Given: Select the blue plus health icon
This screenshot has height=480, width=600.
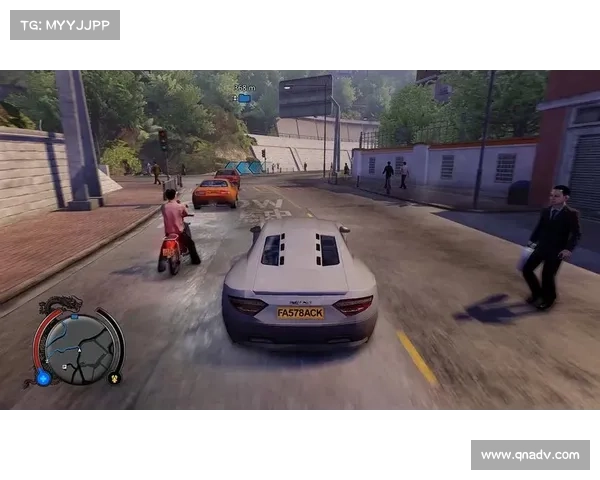Looking at the screenshot, I should pos(43,377).
